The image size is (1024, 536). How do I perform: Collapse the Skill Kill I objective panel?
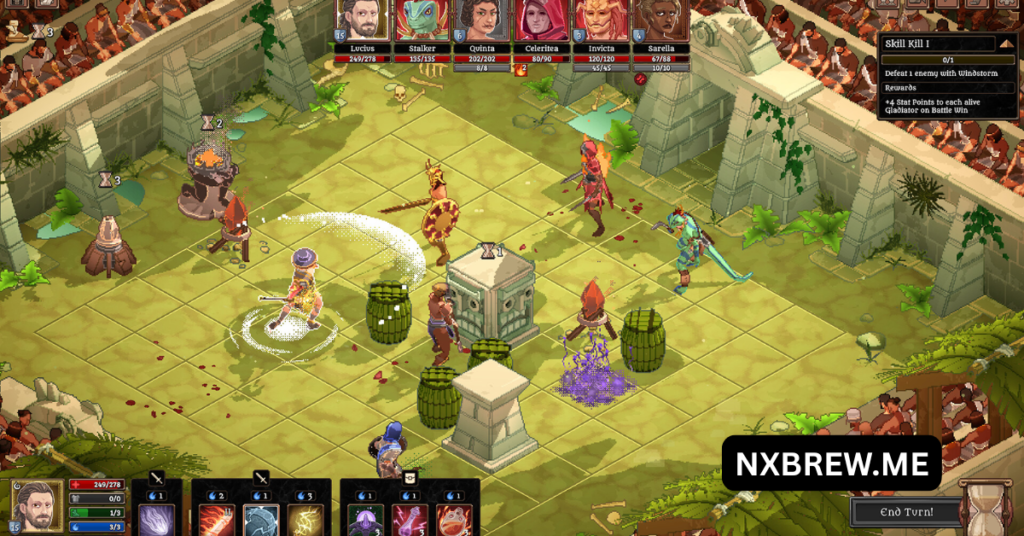click(1007, 43)
